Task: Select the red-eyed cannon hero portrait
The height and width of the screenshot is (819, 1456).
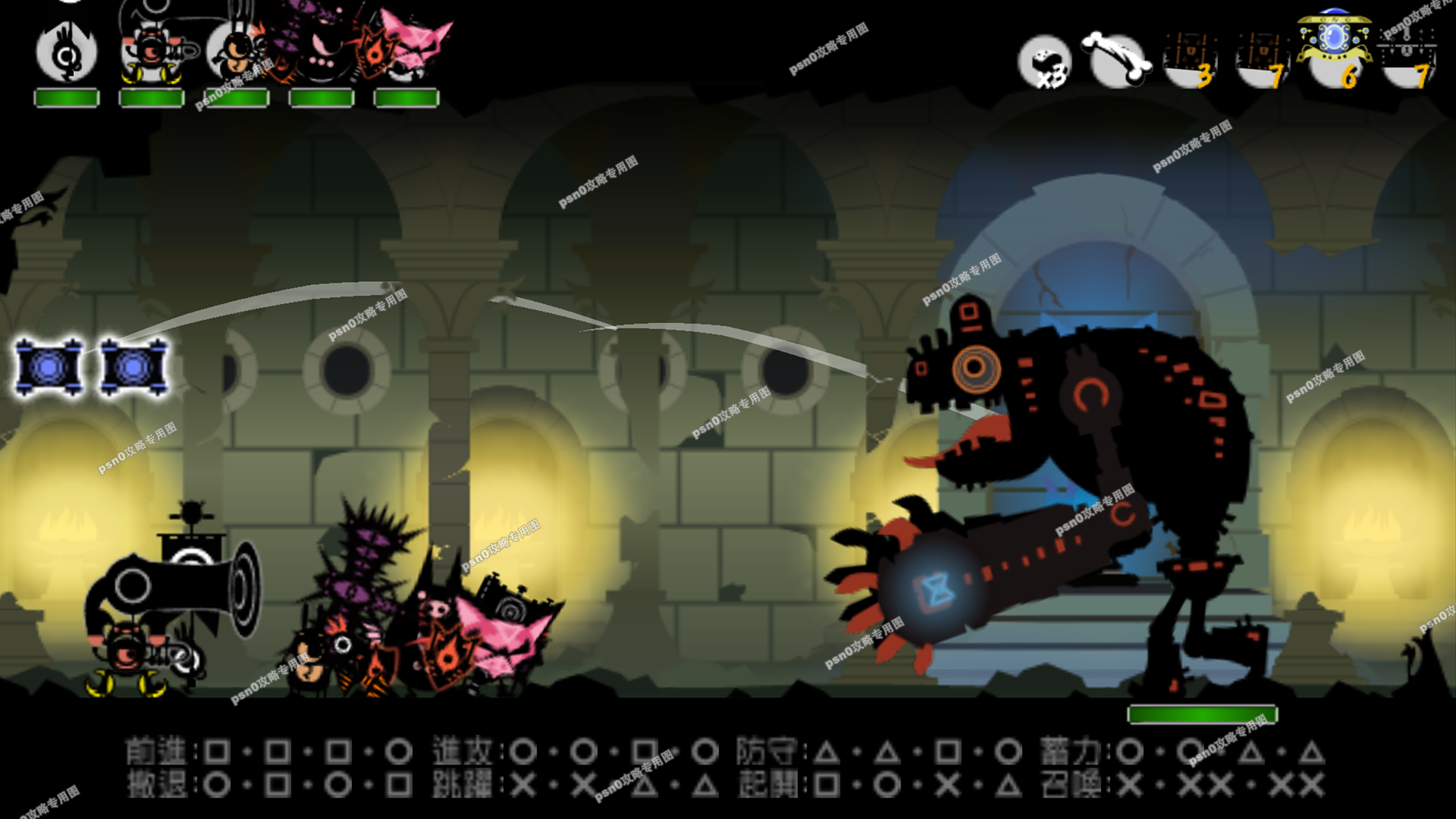Action: tap(152, 52)
